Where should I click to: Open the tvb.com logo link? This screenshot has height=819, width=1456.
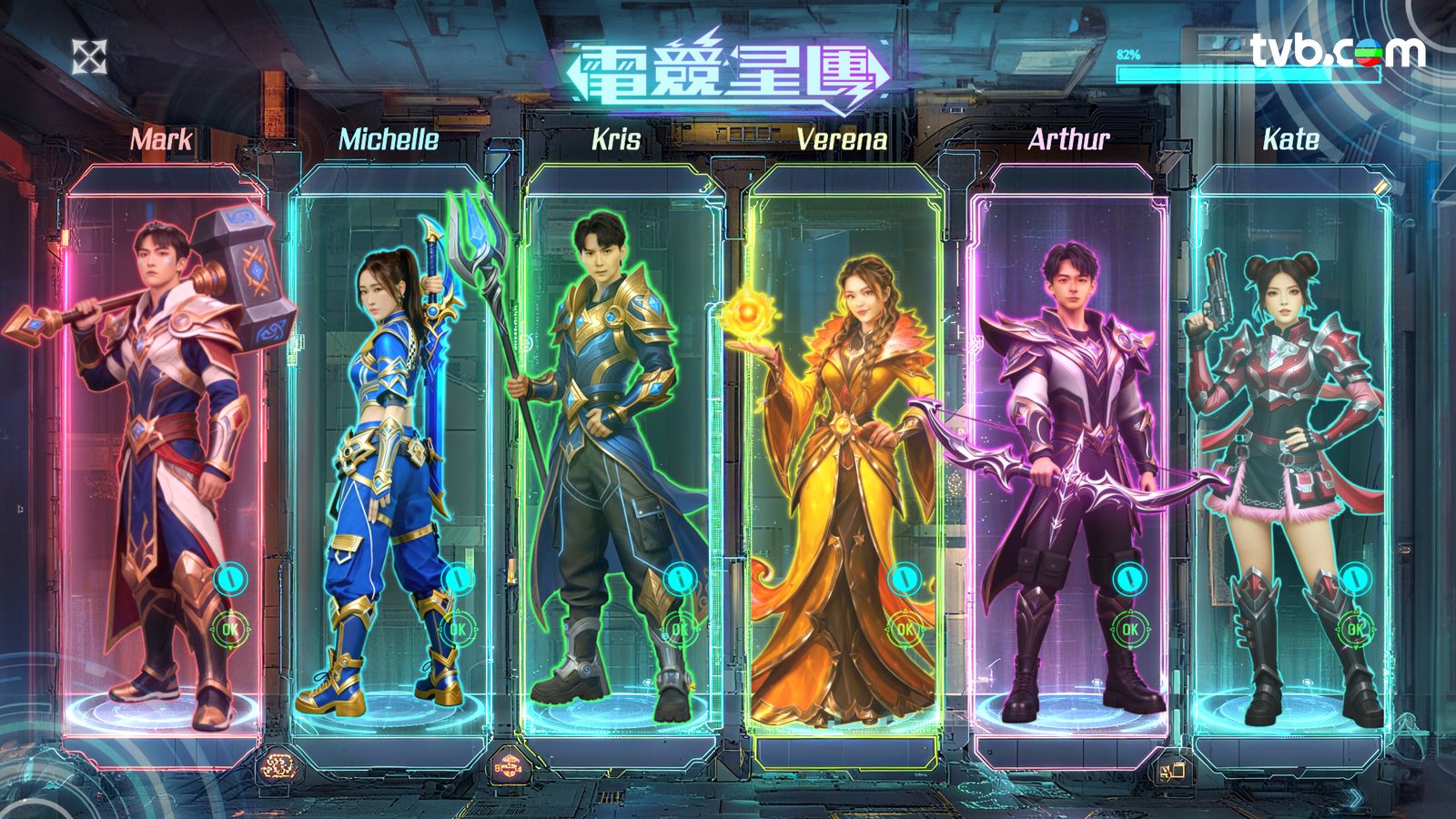tap(1337, 50)
